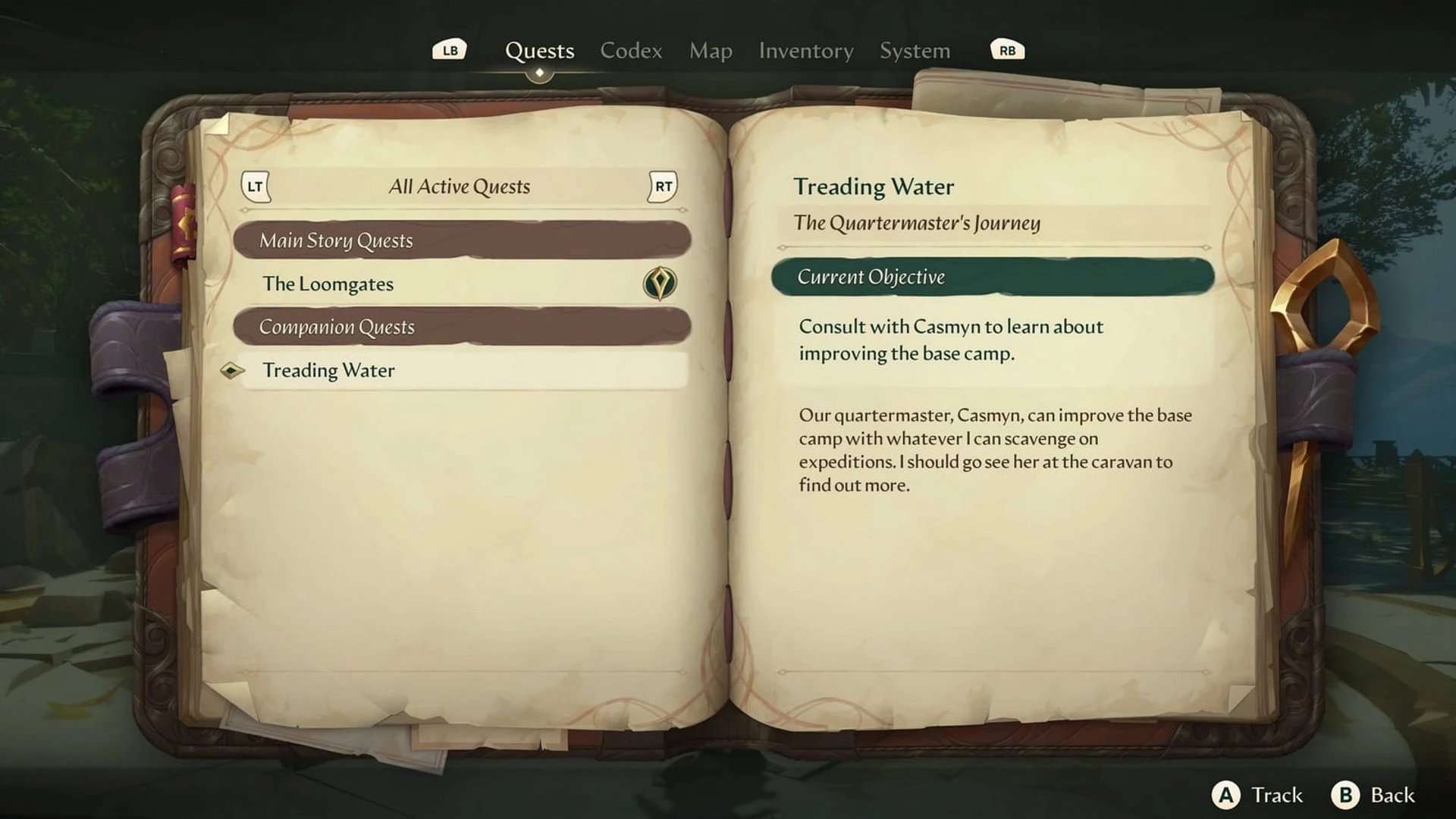This screenshot has height=819, width=1456.
Task: Collapse the Companion Quests header
Action: [461, 327]
